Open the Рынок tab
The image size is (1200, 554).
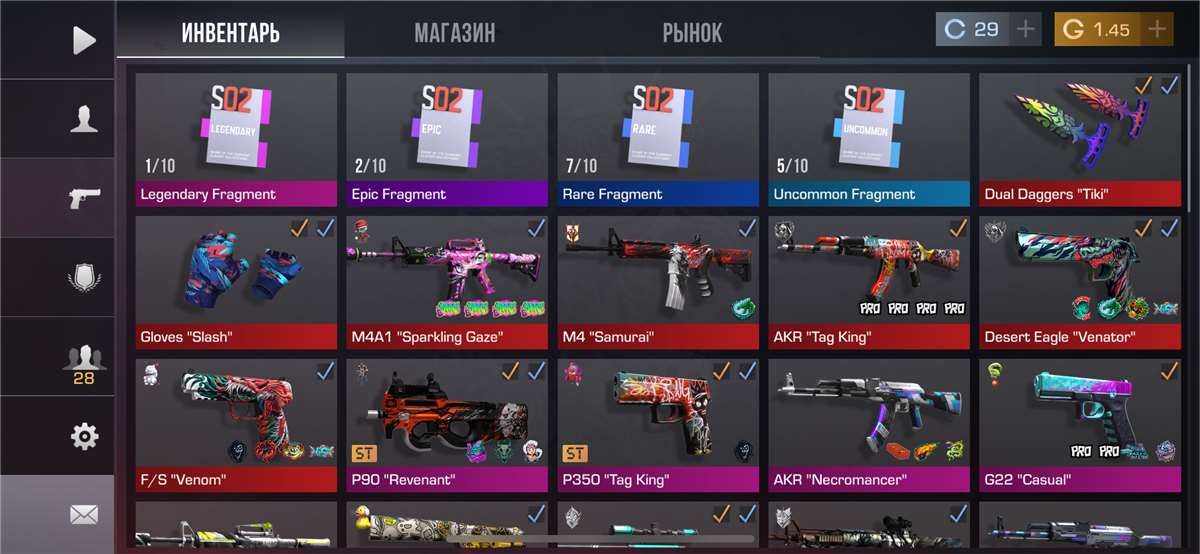point(692,31)
